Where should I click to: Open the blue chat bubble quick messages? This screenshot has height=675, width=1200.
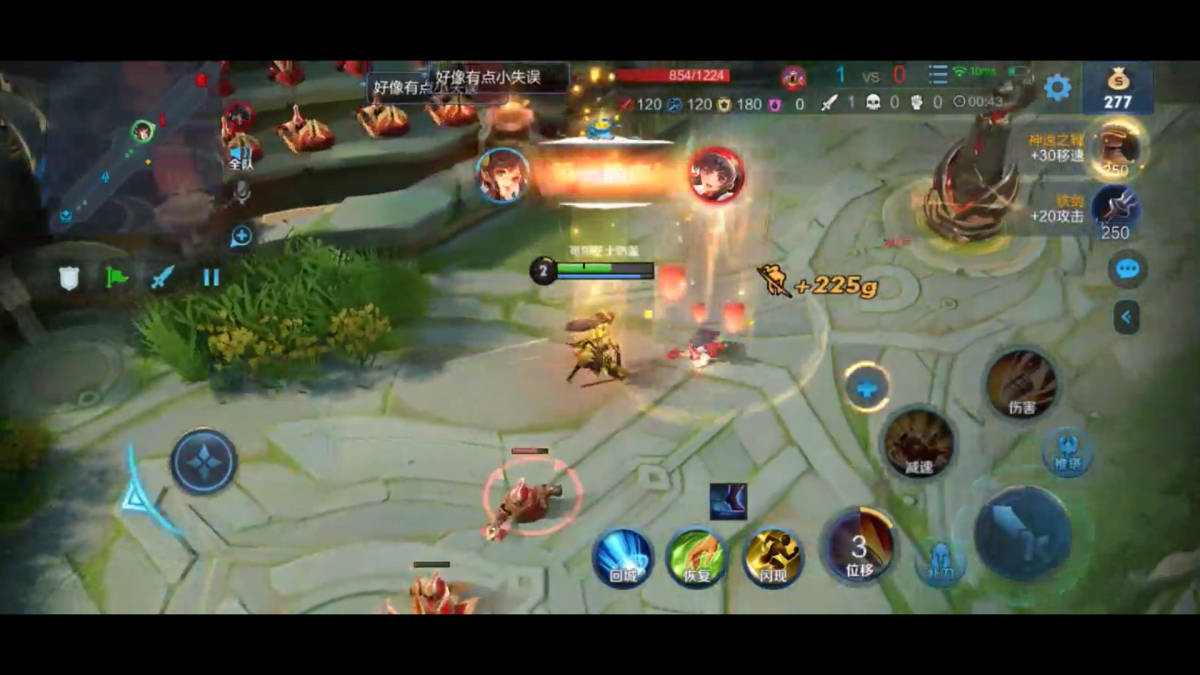click(x=1128, y=269)
